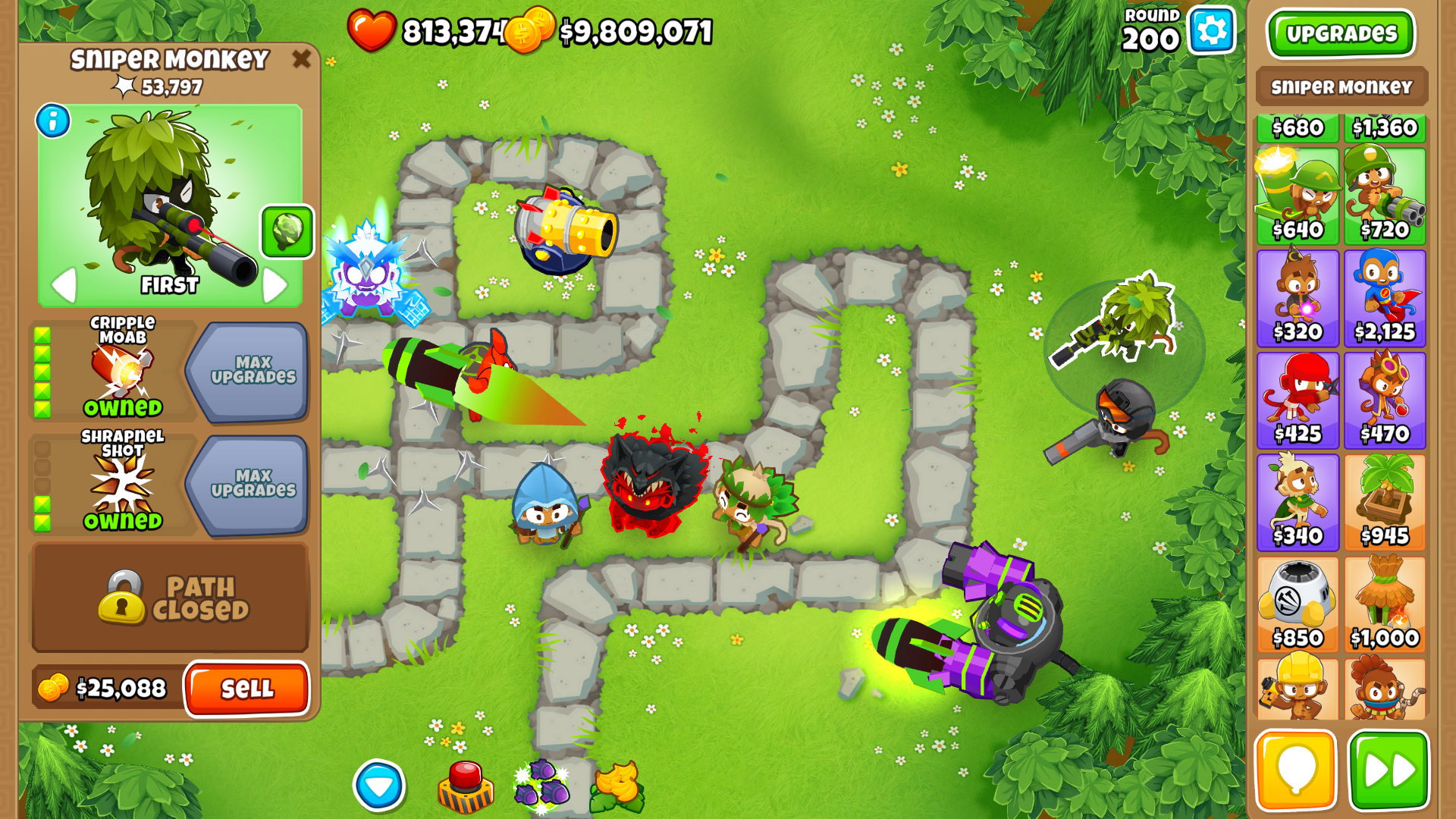Screen dimensions: 1456x819
Task: Open the Sniper Monkey info button
Action: pyautogui.click(x=53, y=121)
